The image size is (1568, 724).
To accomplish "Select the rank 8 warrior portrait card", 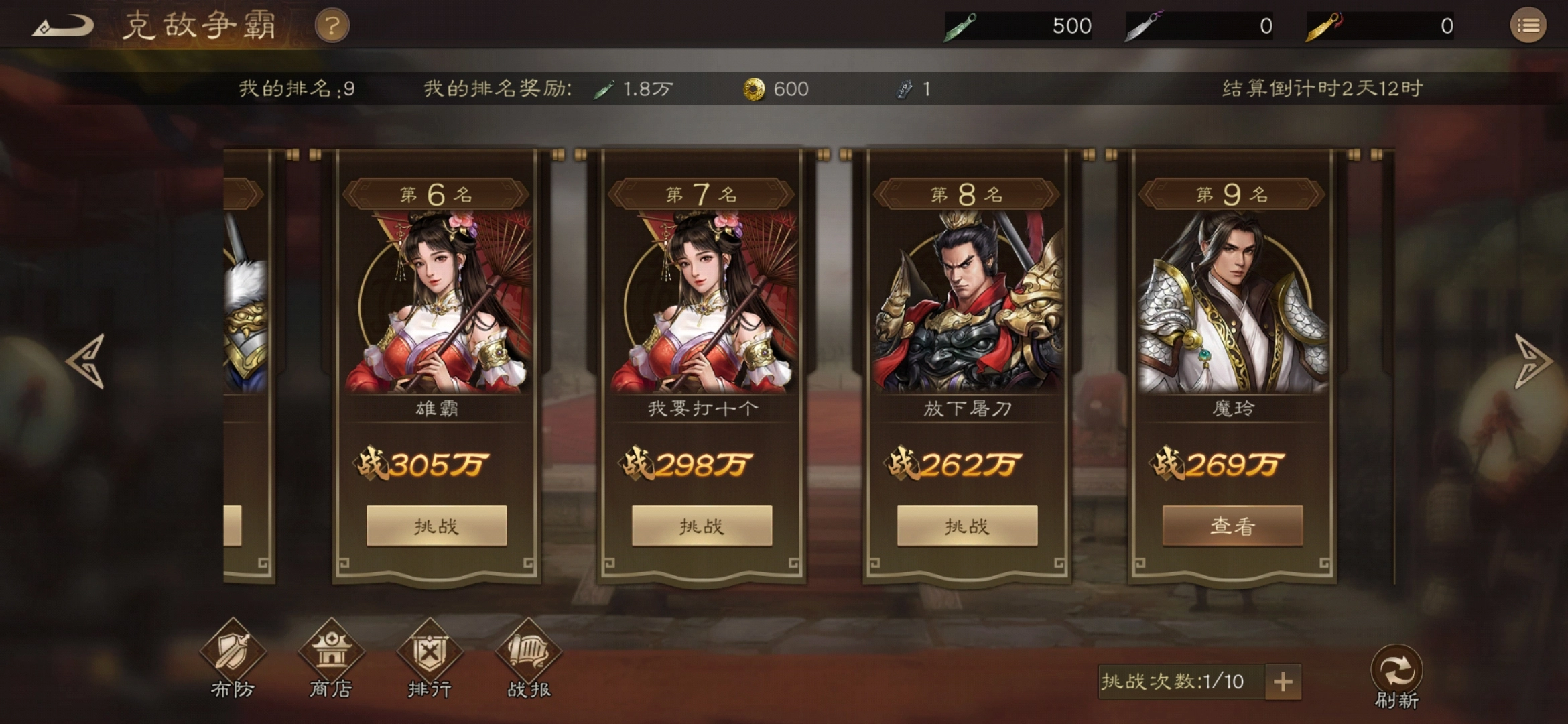I will 967,303.
